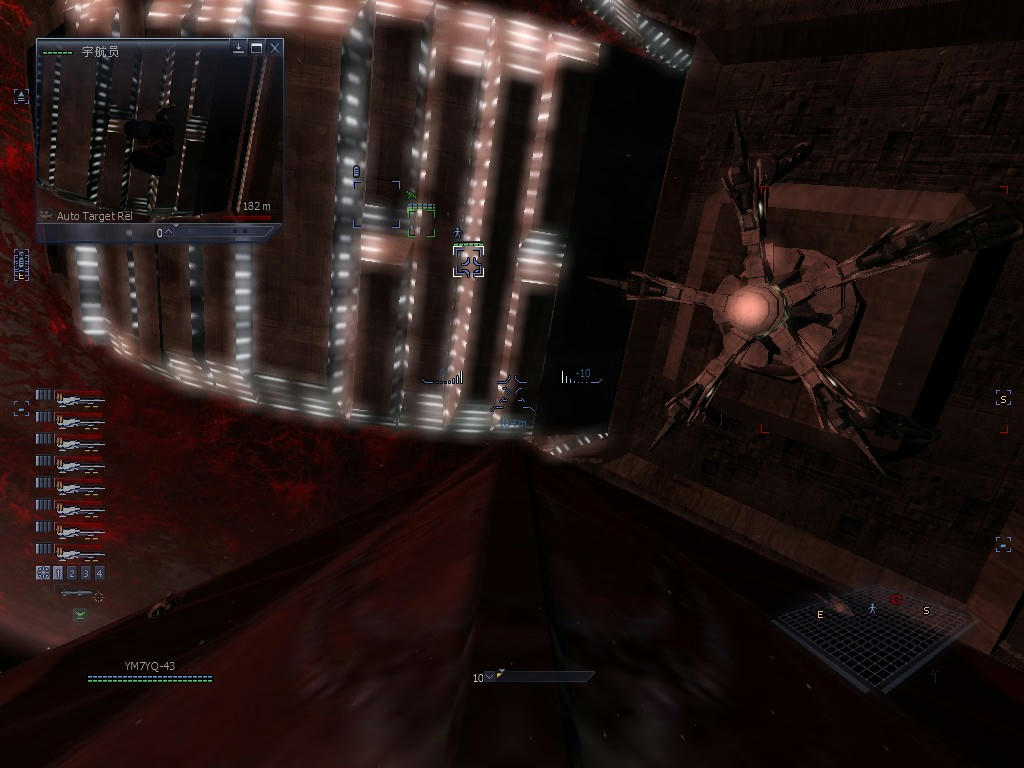Click the green chevron below the missile
Viewport: 1024px width, 768px height.
80,614
